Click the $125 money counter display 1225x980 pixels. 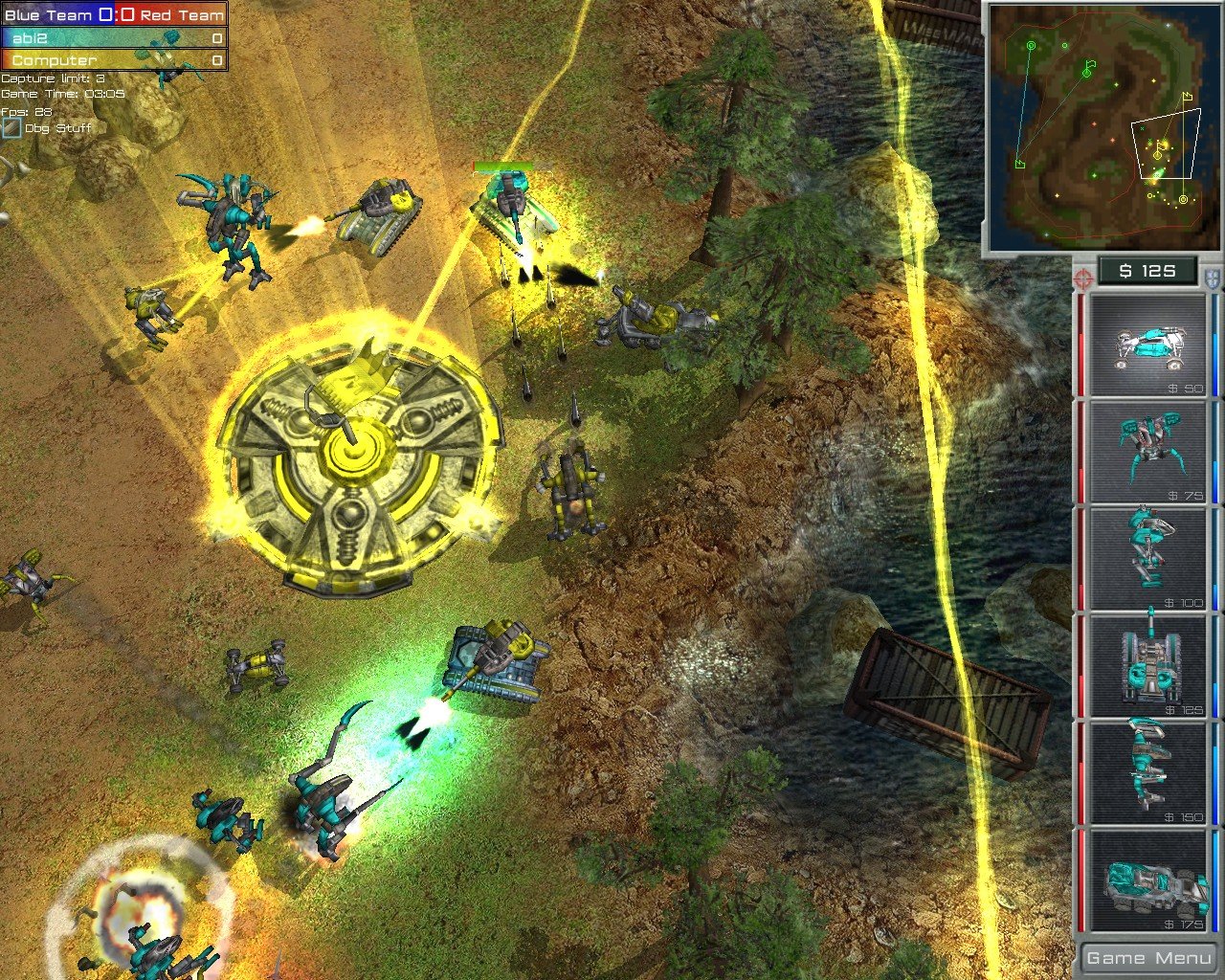coord(1146,271)
